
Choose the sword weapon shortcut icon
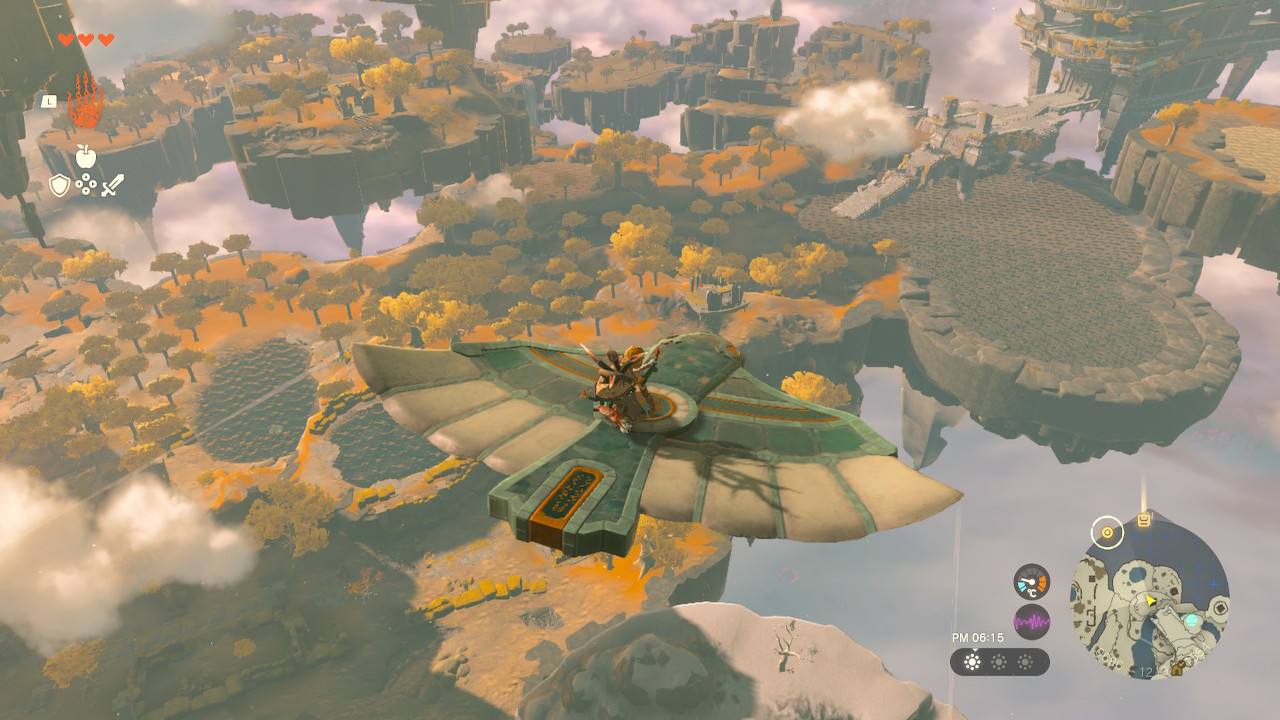[x=112, y=185]
